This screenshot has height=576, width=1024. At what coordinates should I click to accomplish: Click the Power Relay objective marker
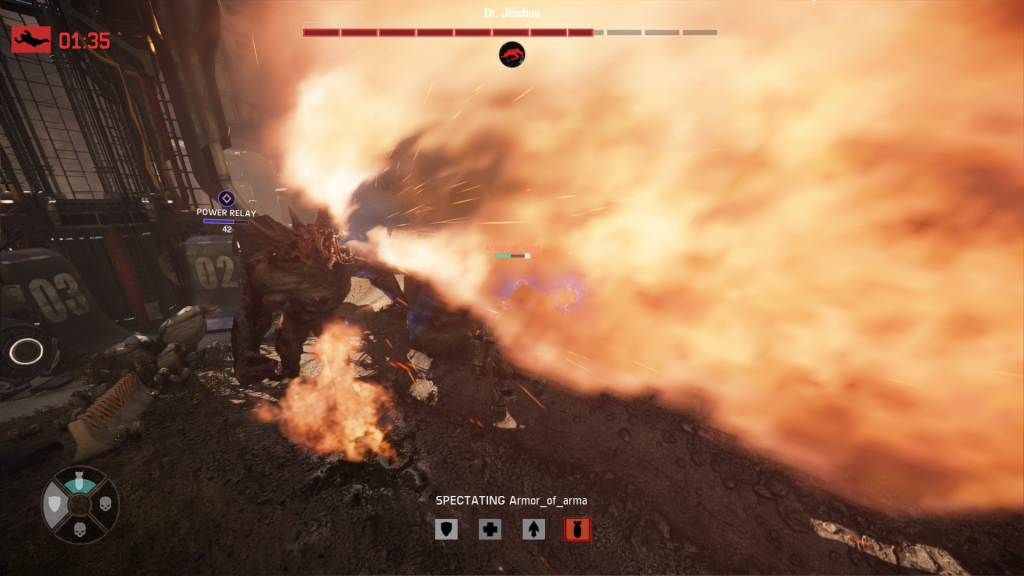[226, 198]
